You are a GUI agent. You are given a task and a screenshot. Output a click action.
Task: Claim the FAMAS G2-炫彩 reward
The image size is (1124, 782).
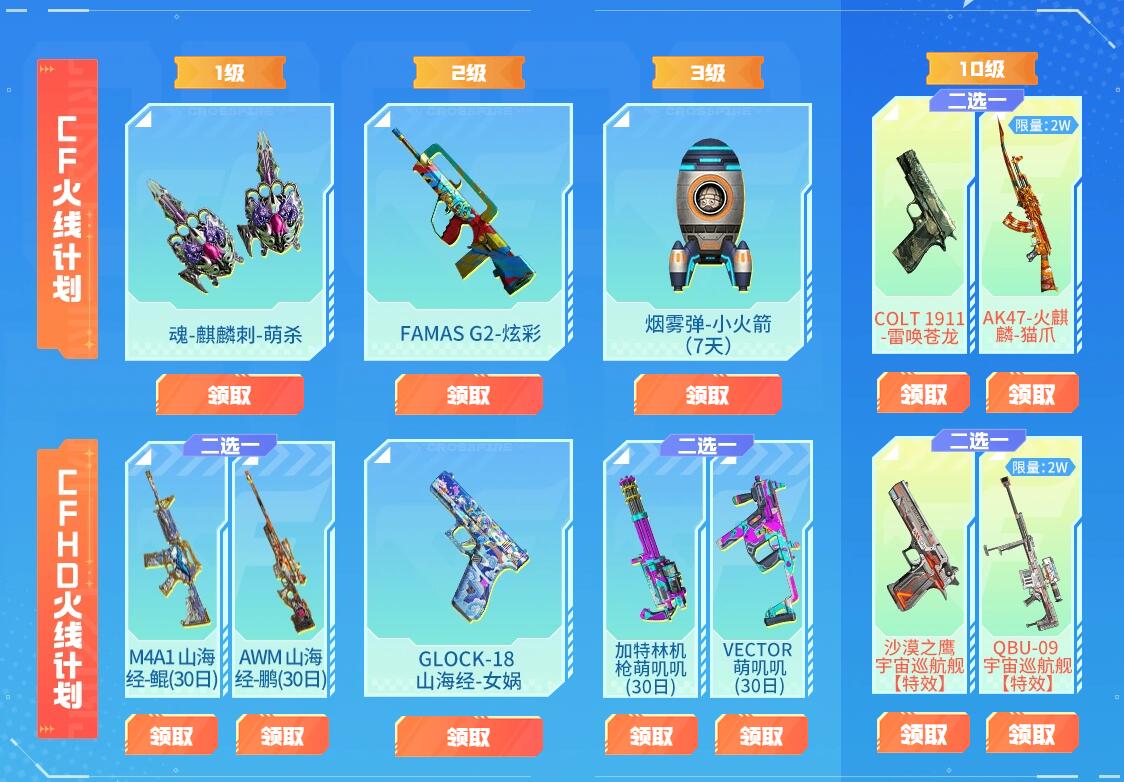coord(469,395)
